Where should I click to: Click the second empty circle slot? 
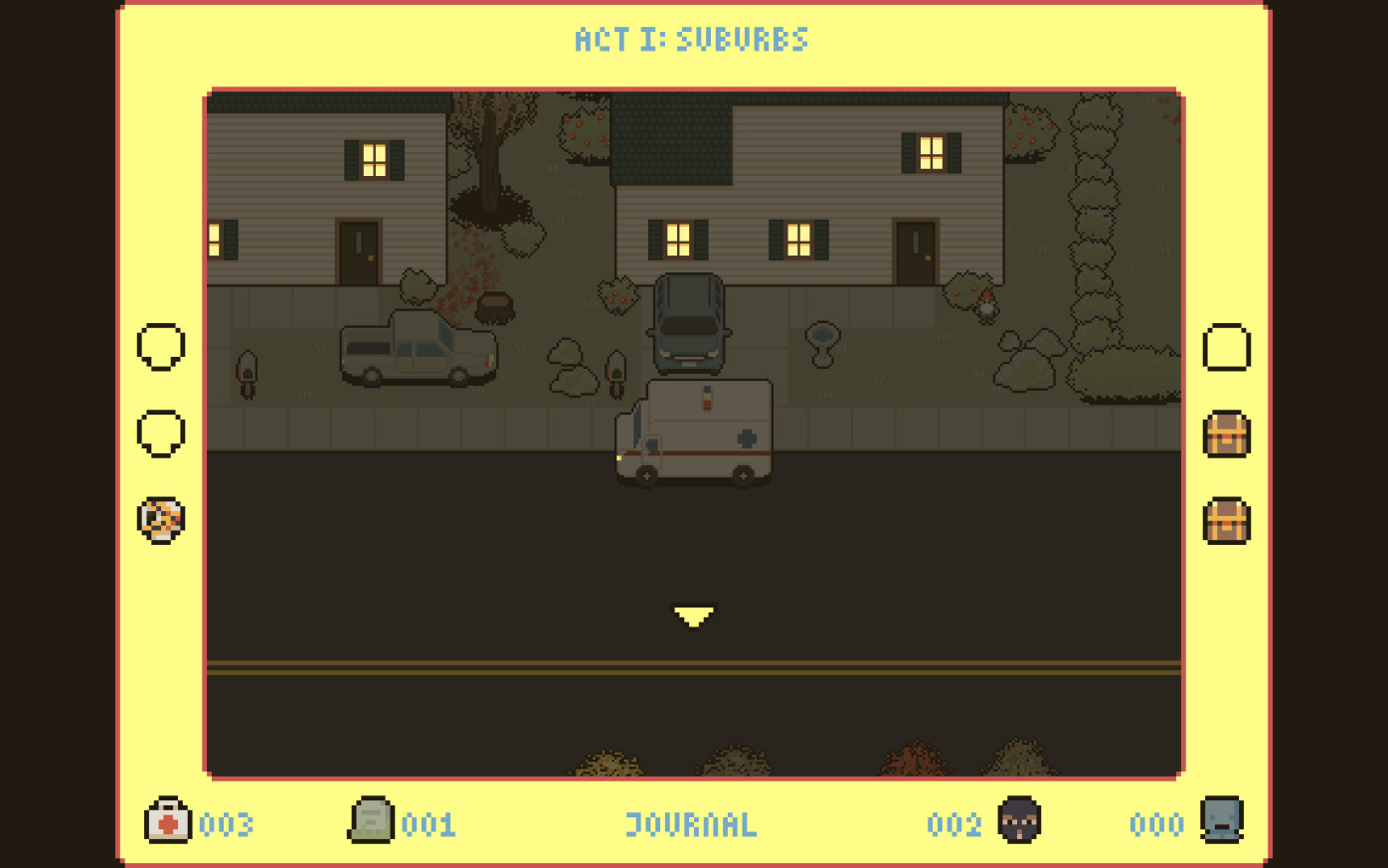pyautogui.click(x=159, y=432)
